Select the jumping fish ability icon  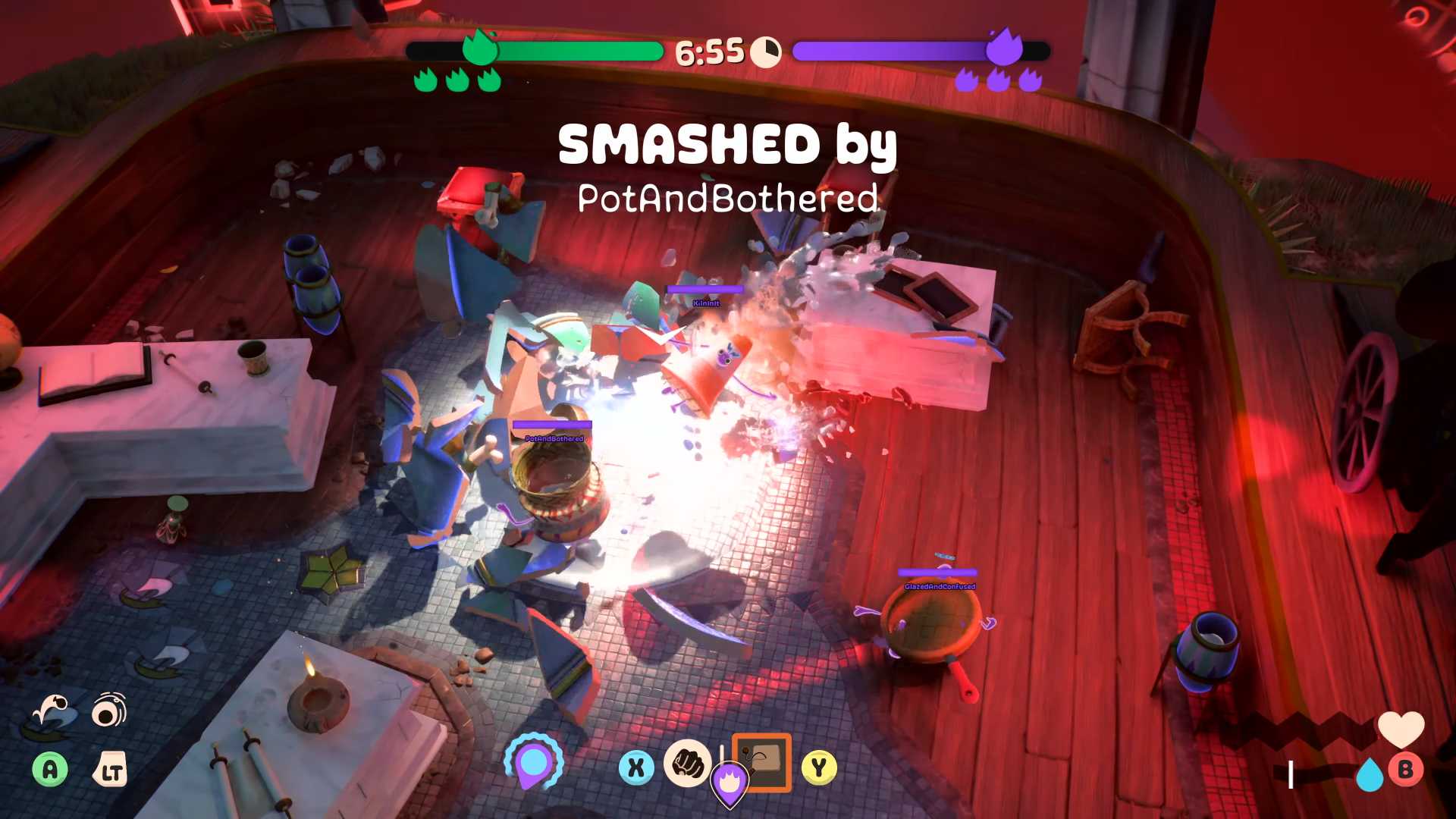pyautogui.click(x=52, y=711)
